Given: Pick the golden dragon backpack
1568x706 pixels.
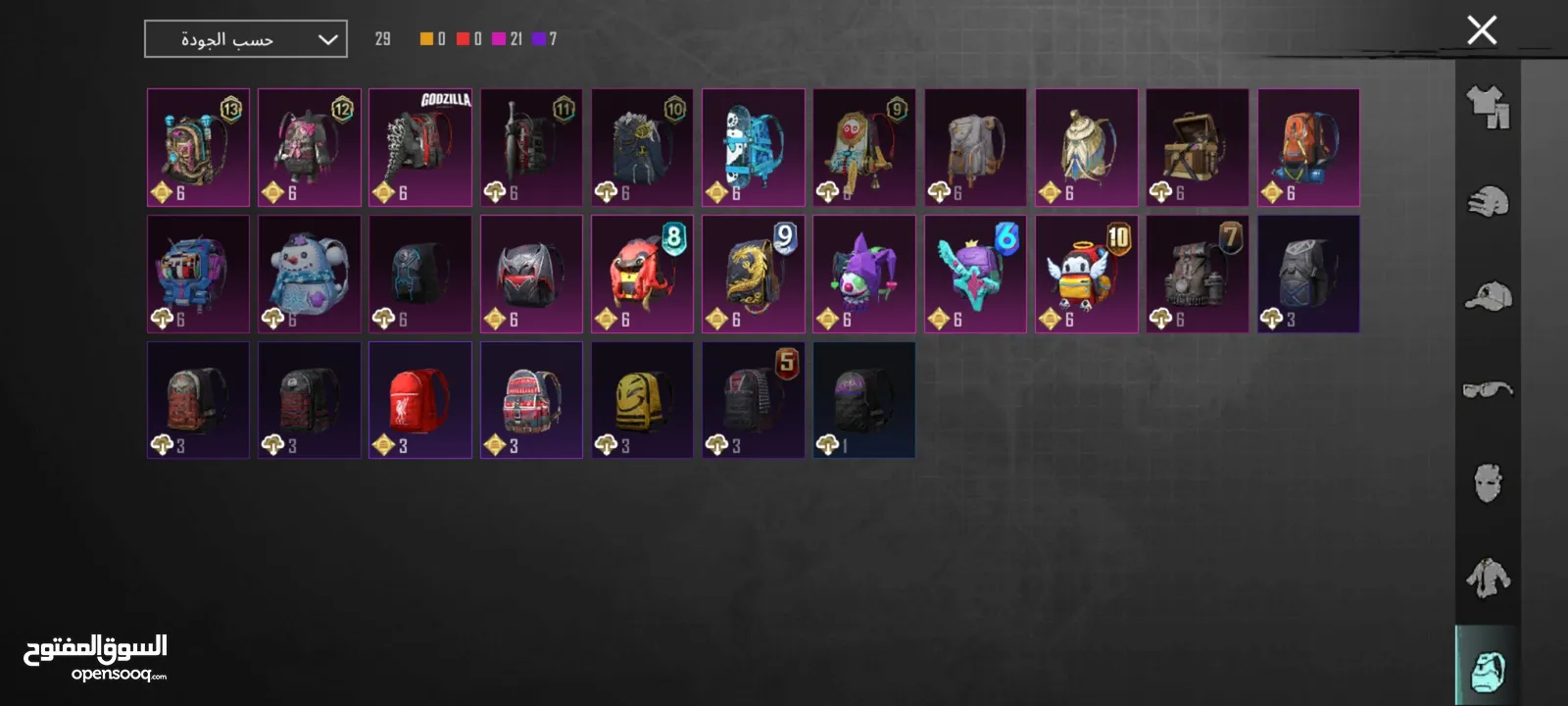Looking at the screenshot, I should [x=753, y=274].
